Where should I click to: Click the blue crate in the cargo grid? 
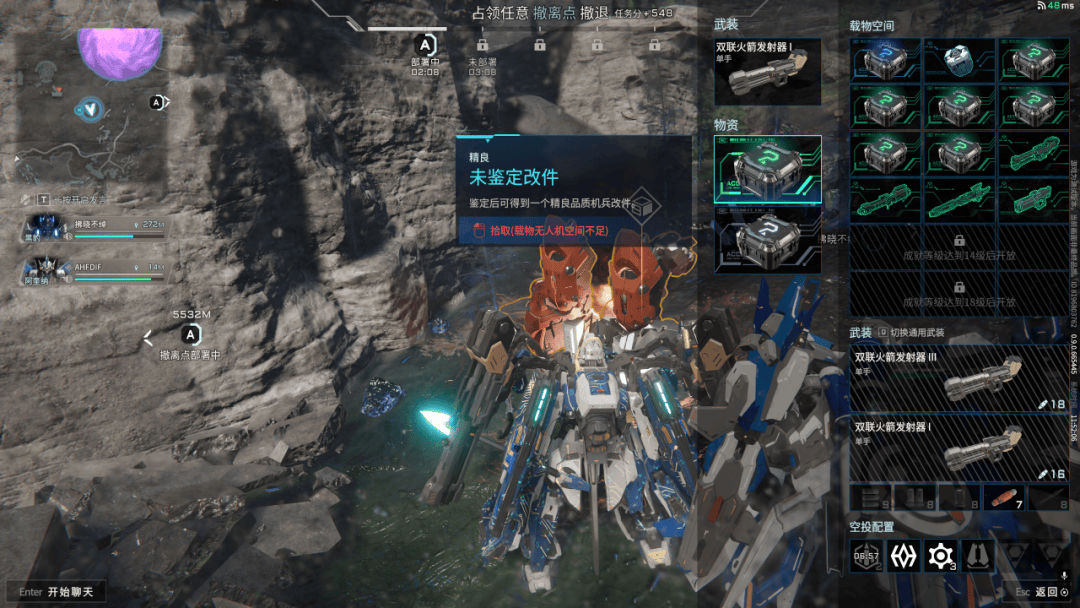885,61
